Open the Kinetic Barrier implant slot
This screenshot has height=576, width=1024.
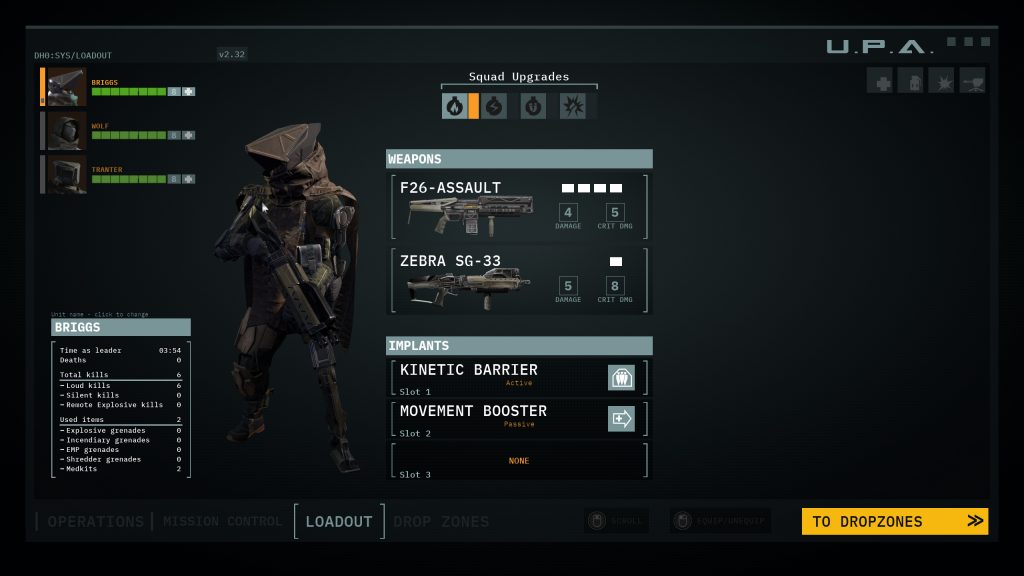point(518,377)
